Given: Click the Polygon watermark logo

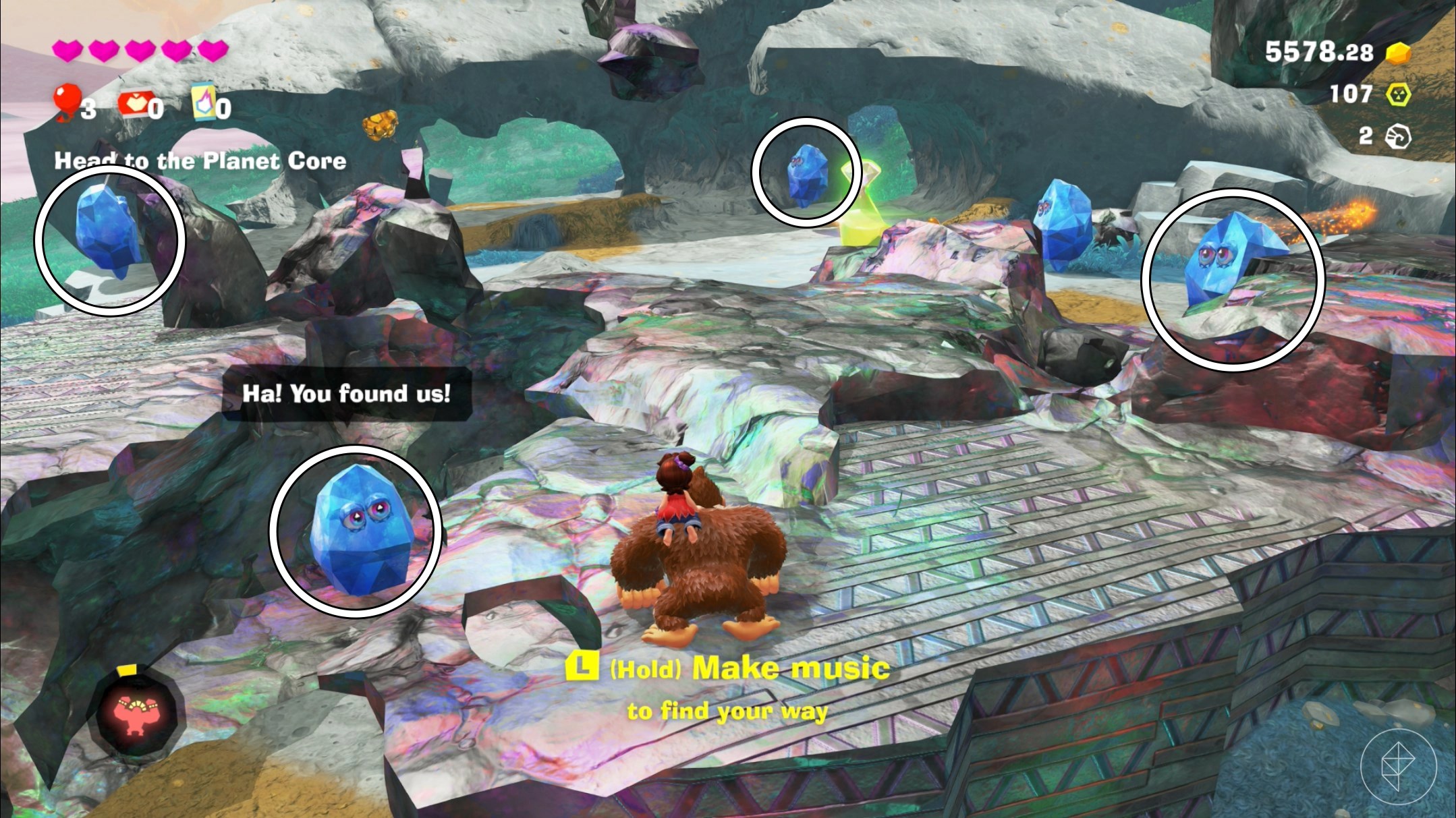Looking at the screenshot, I should pyautogui.click(x=1398, y=767).
